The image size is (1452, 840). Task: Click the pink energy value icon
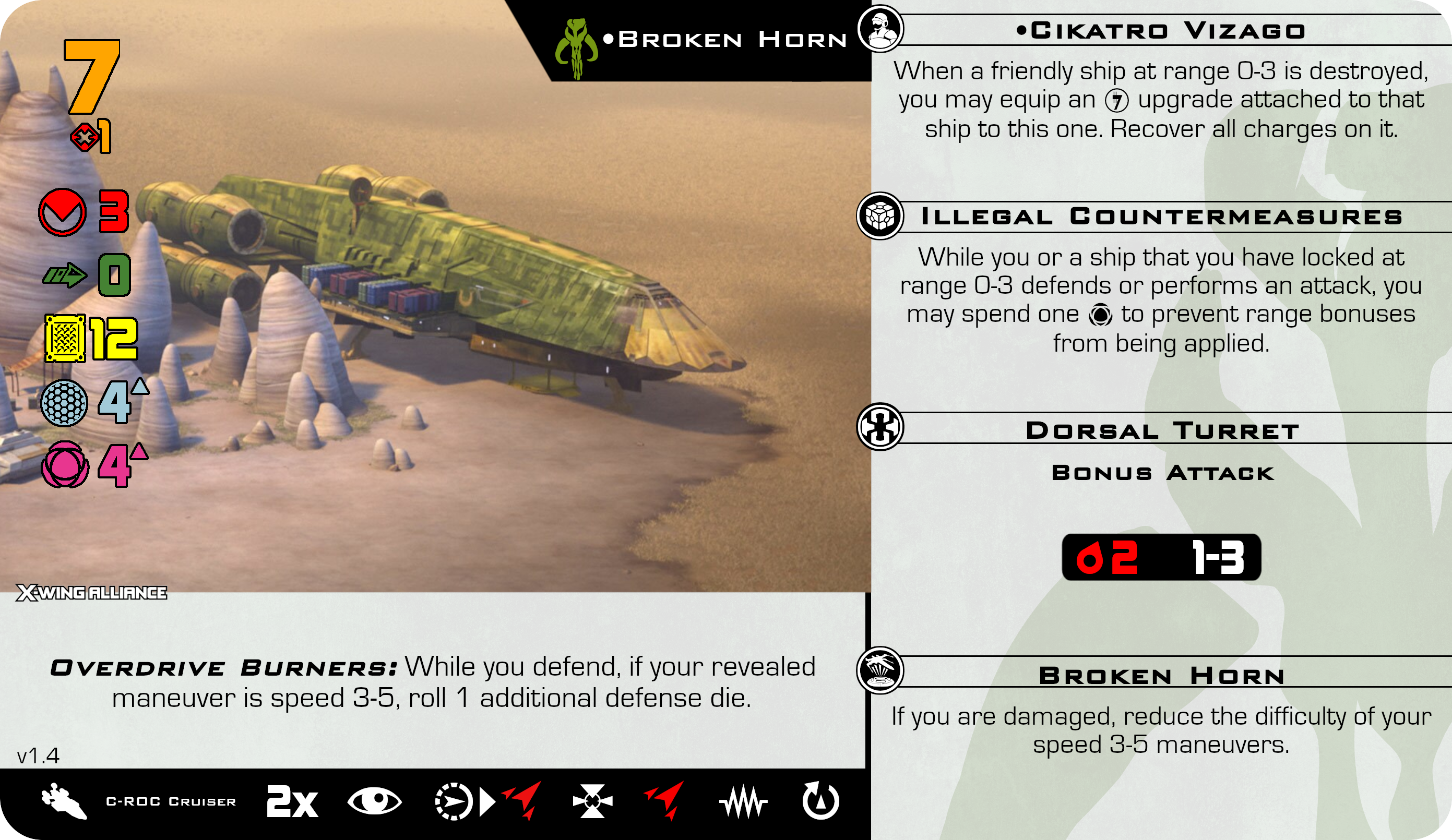[x=65, y=464]
